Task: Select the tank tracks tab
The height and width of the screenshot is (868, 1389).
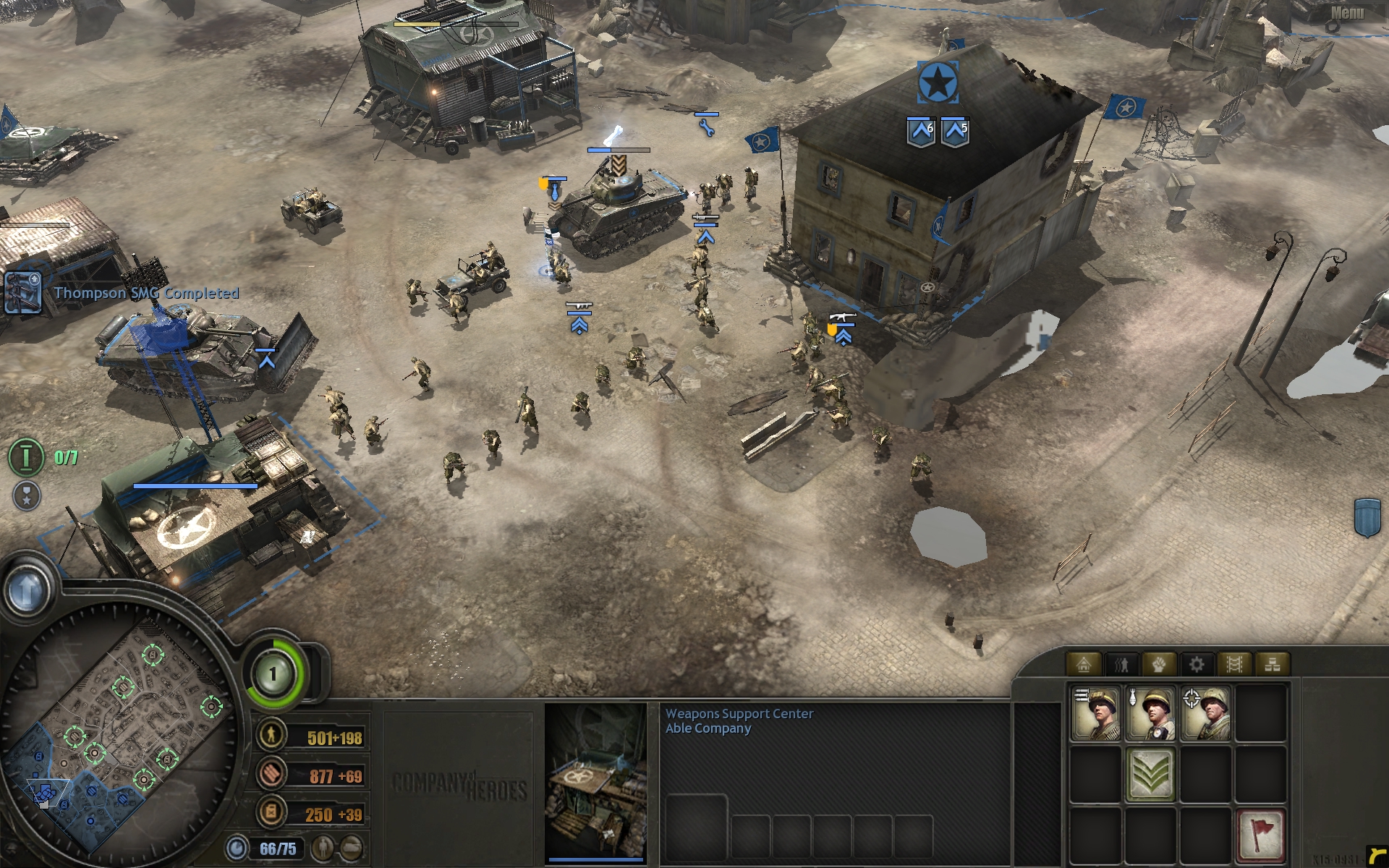Action: [1234, 664]
